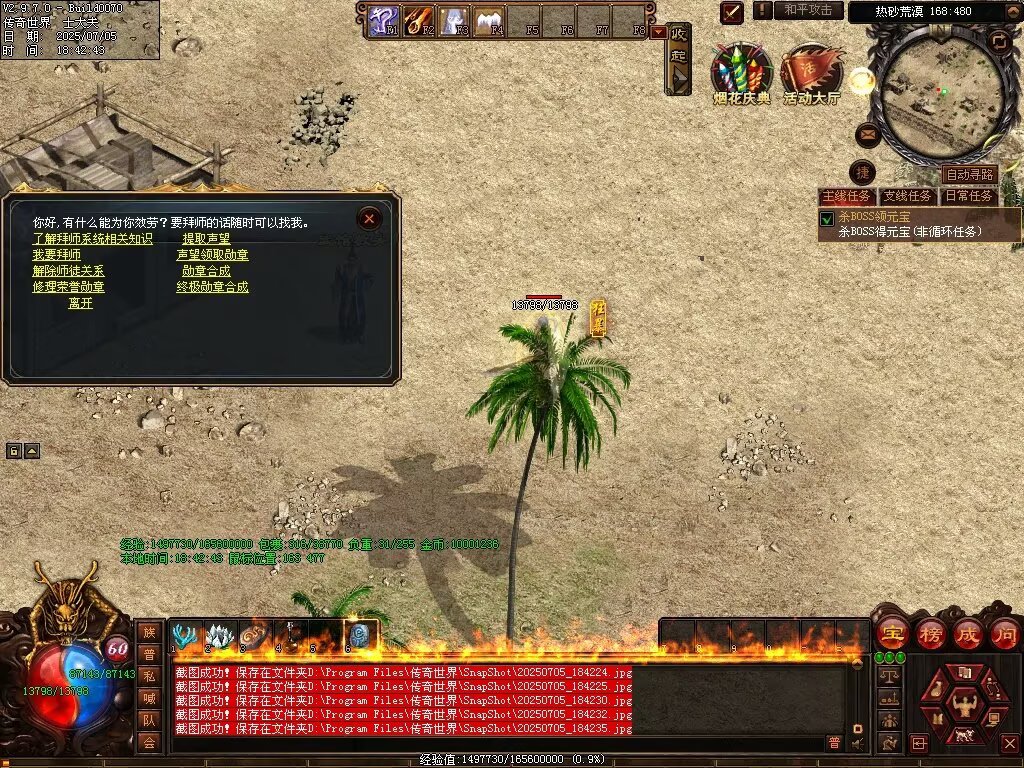Select 终极勋章合成 option
Image resolution: width=1024 pixels, height=768 pixels.
(212, 287)
